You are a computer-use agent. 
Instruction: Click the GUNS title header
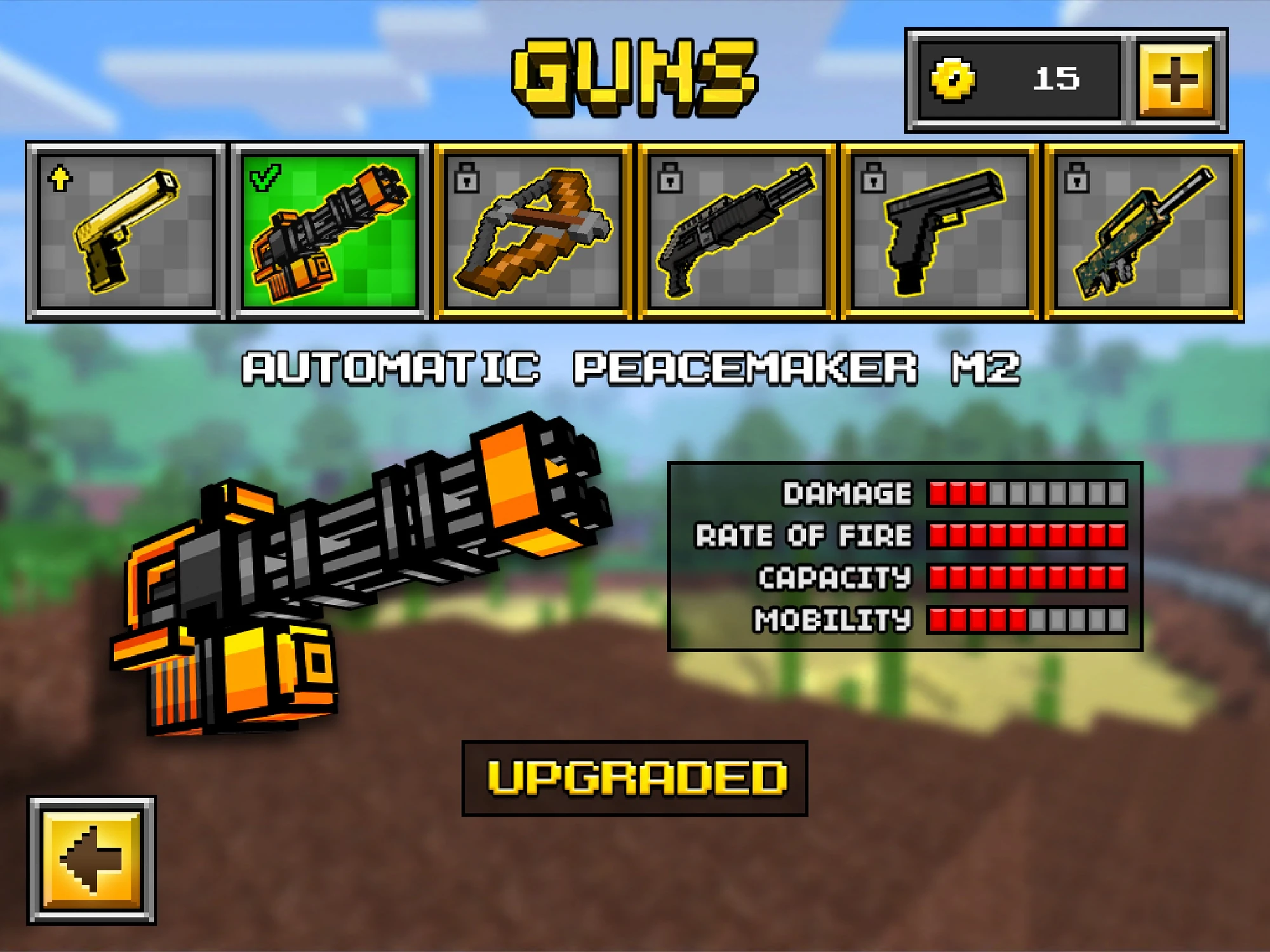pyautogui.click(x=635, y=76)
